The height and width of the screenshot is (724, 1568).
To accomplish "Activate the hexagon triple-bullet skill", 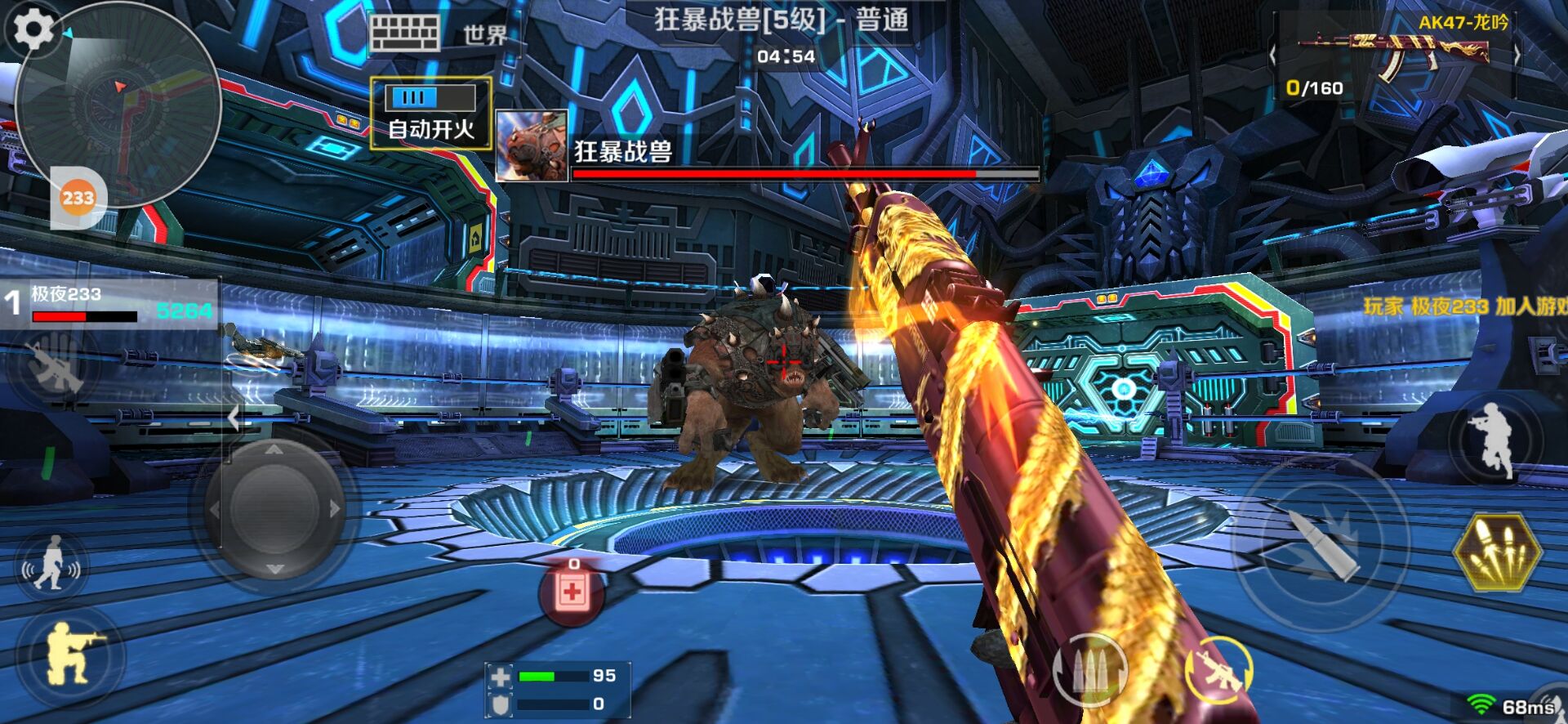I will click(x=1497, y=552).
